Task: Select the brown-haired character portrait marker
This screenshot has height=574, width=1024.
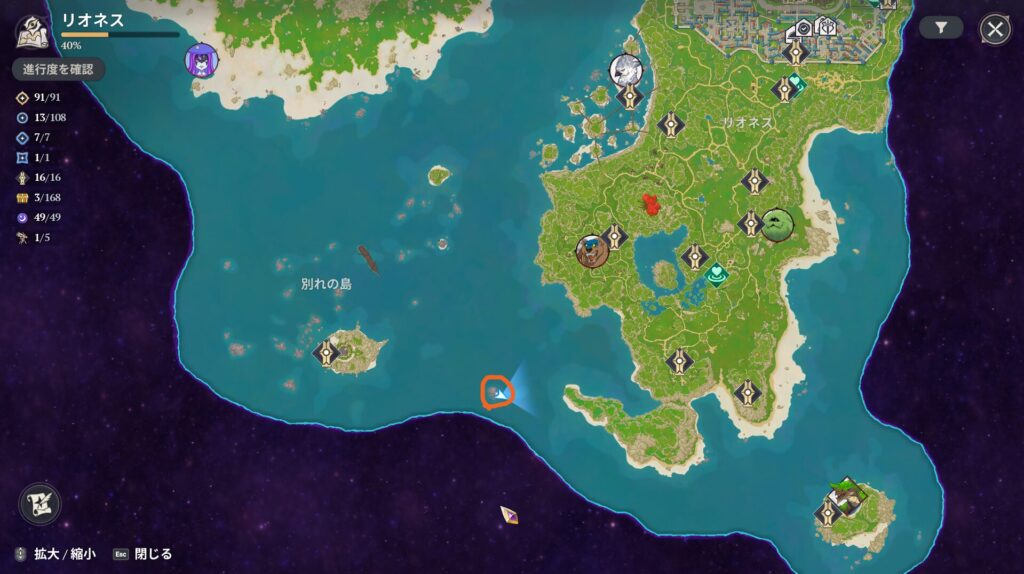Action: click(x=592, y=250)
